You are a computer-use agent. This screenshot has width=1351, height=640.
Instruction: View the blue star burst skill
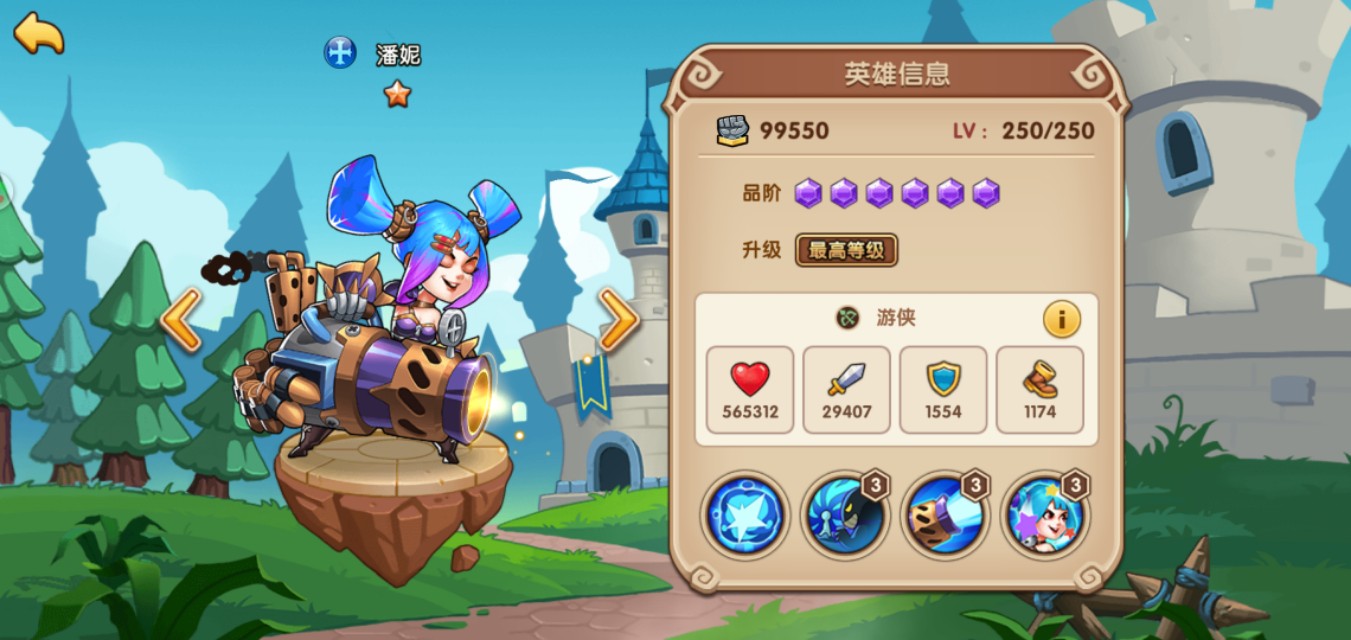point(744,516)
